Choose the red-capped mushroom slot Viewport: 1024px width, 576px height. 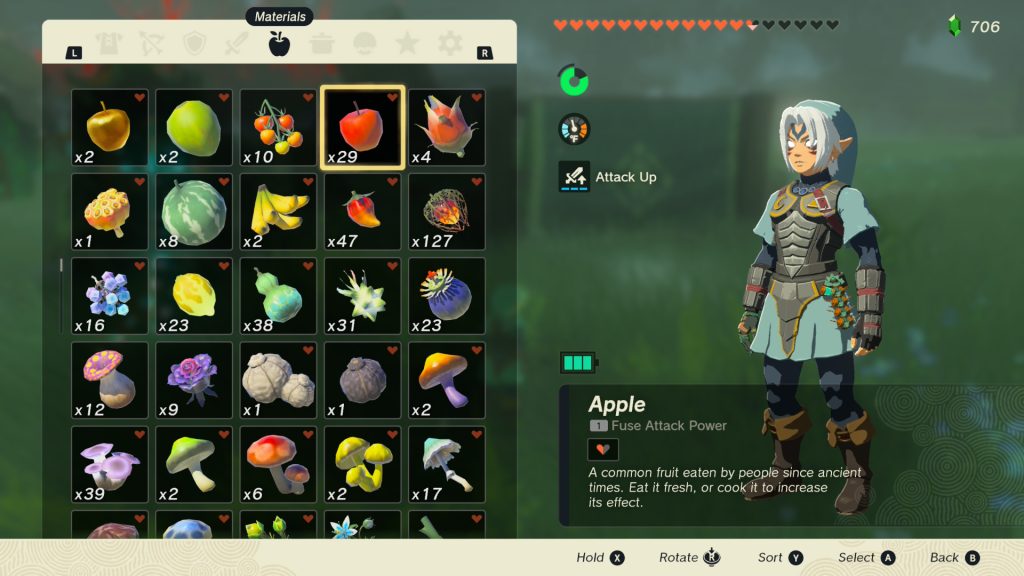click(x=278, y=463)
